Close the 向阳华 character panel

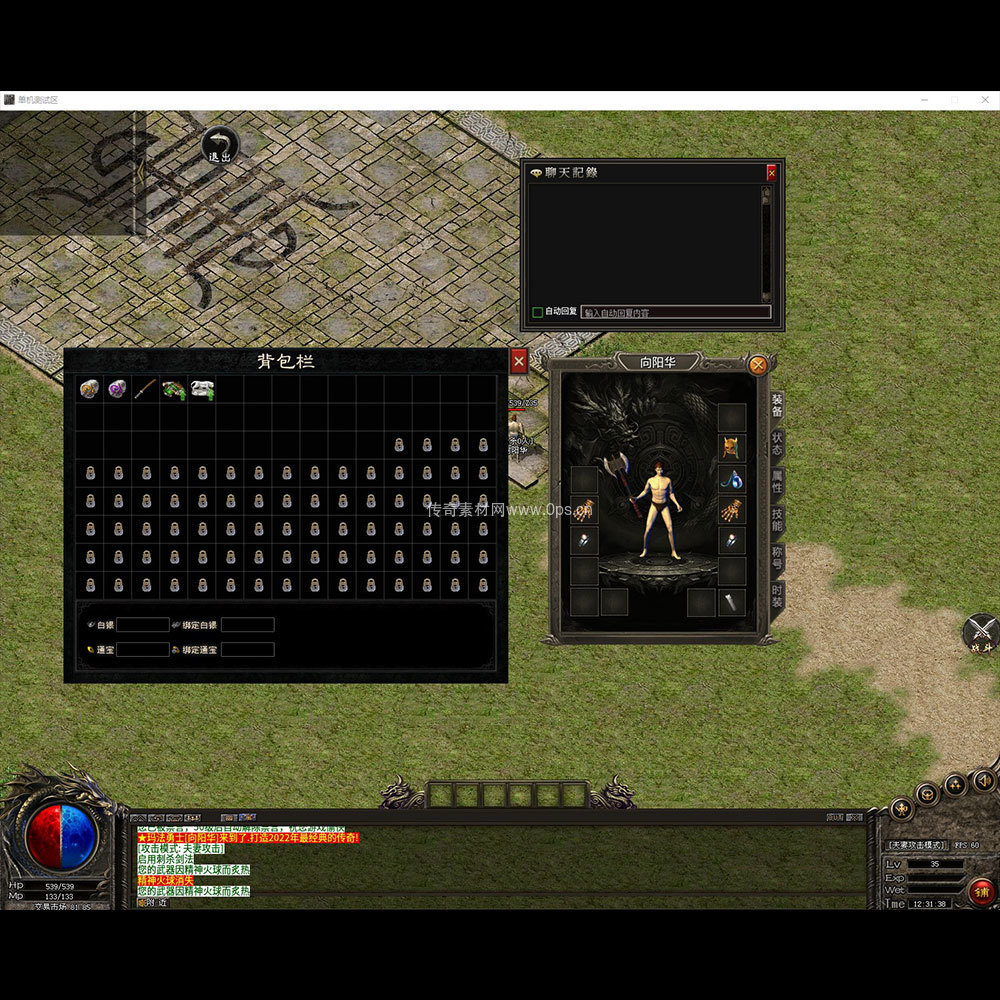[758, 365]
